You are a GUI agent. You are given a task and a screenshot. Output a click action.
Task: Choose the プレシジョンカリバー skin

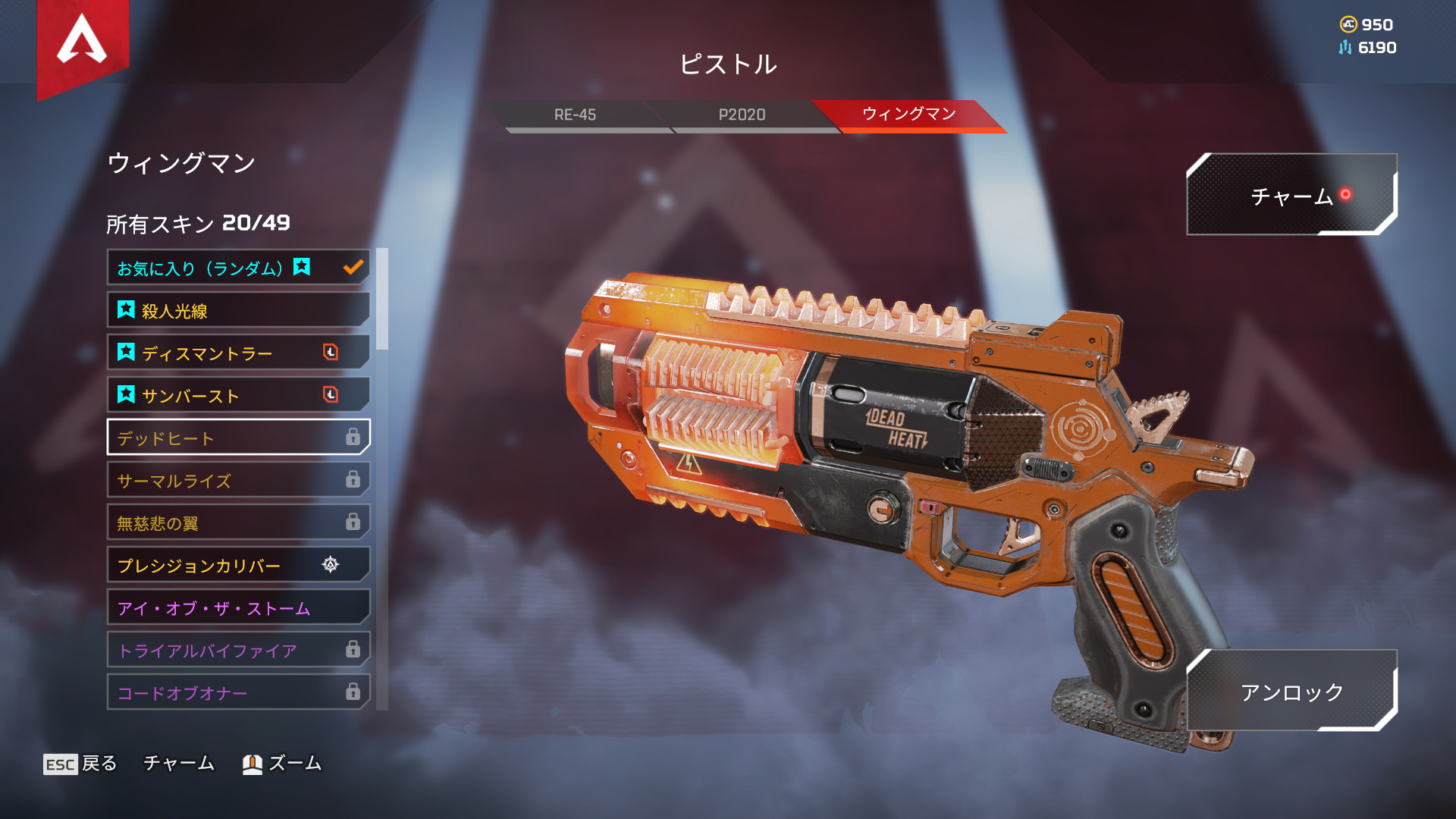(x=238, y=565)
